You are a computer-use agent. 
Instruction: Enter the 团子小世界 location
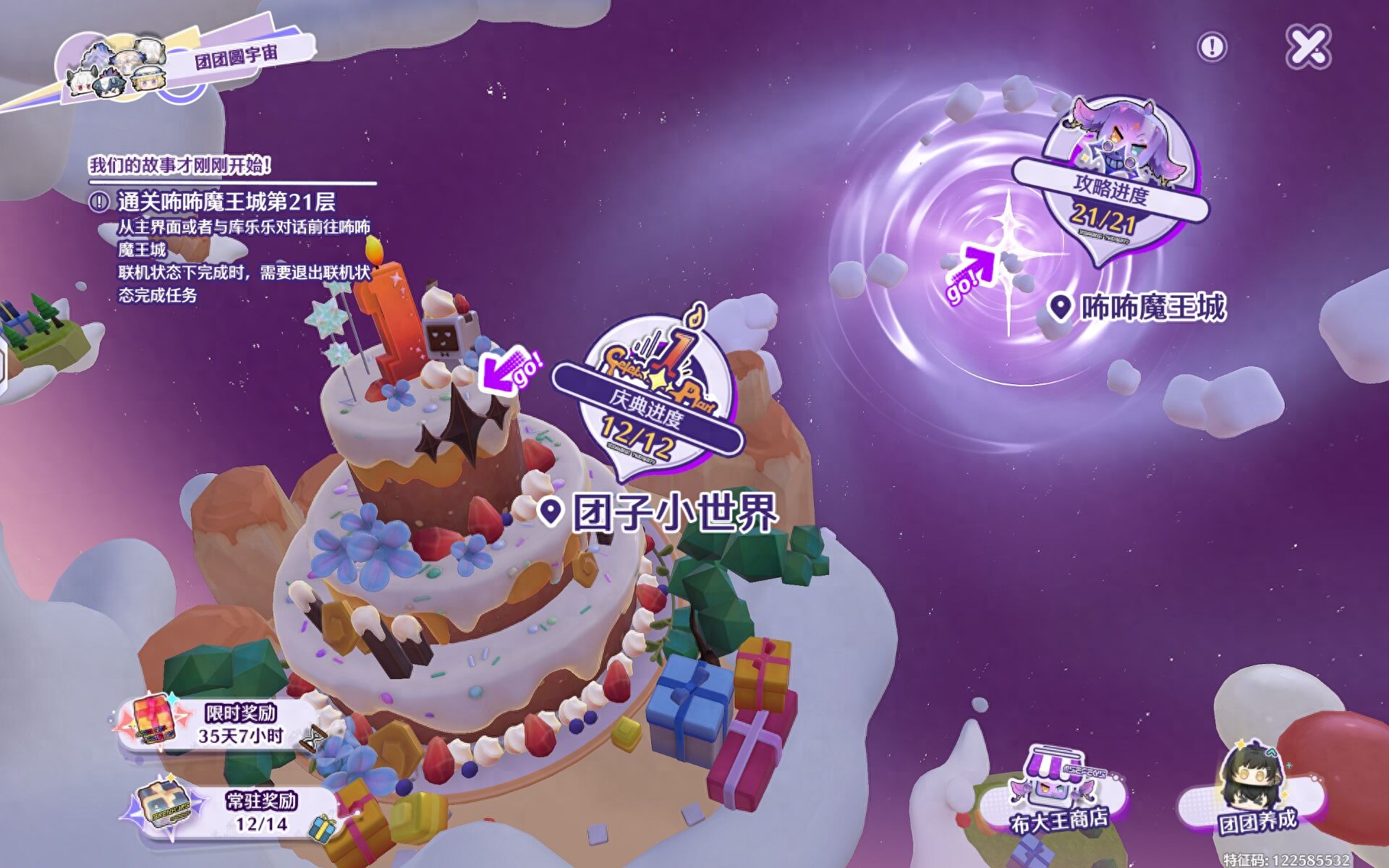click(674, 513)
